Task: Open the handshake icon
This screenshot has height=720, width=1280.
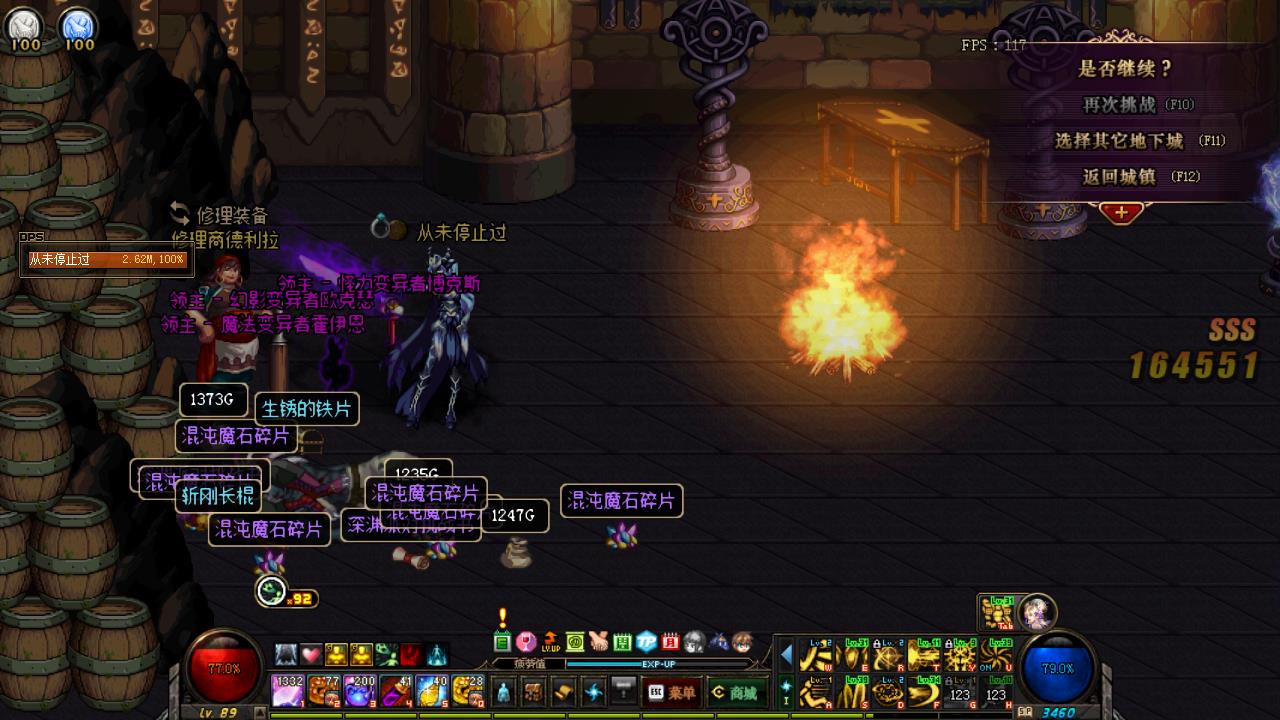Action: 598,641
